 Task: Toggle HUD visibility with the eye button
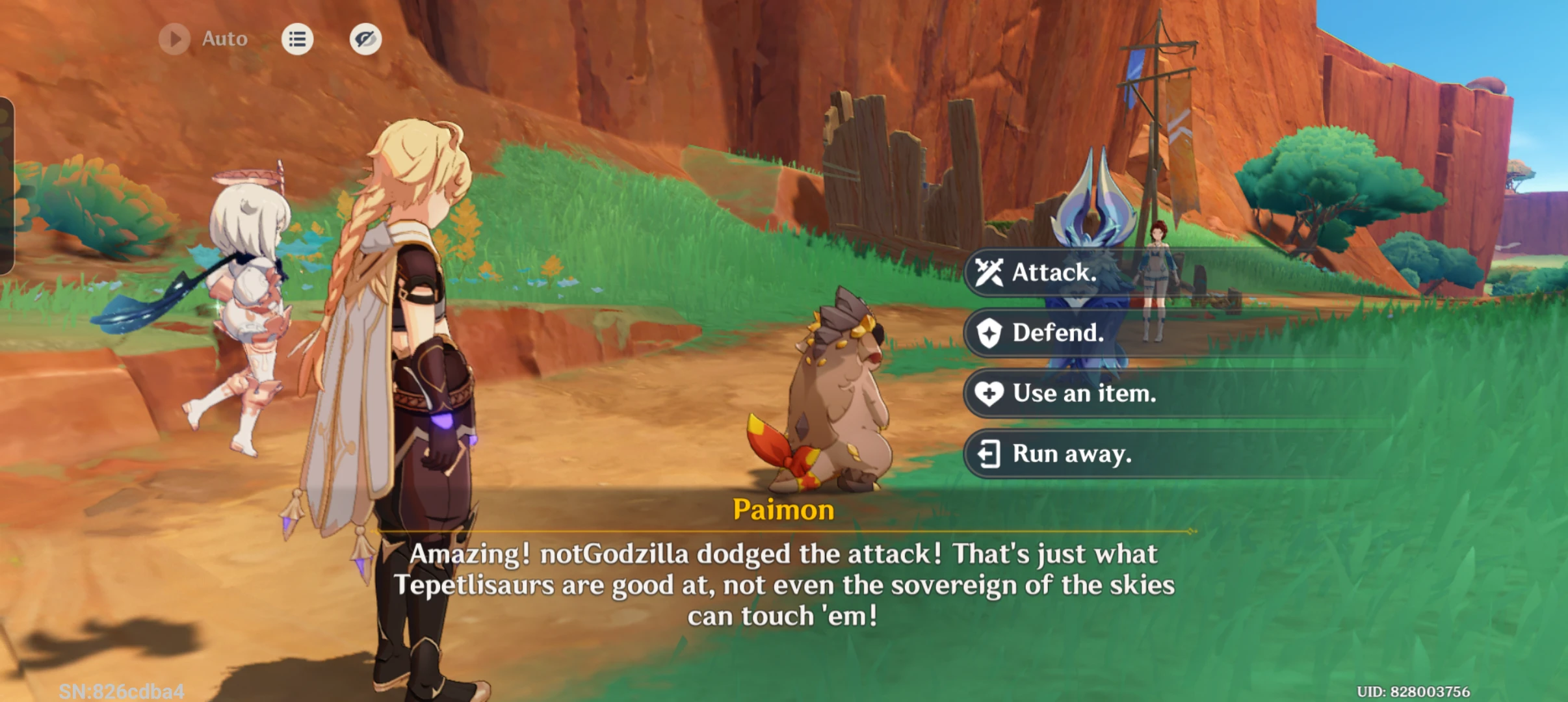coord(366,39)
